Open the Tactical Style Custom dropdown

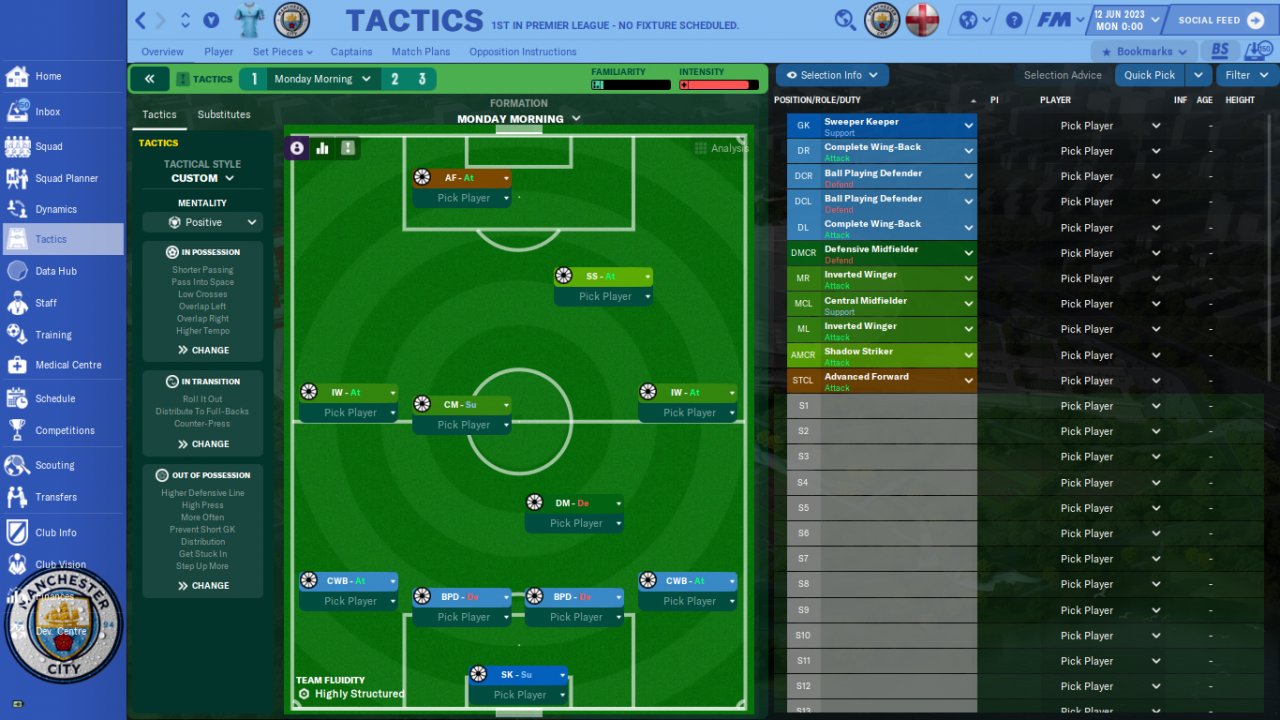202,178
